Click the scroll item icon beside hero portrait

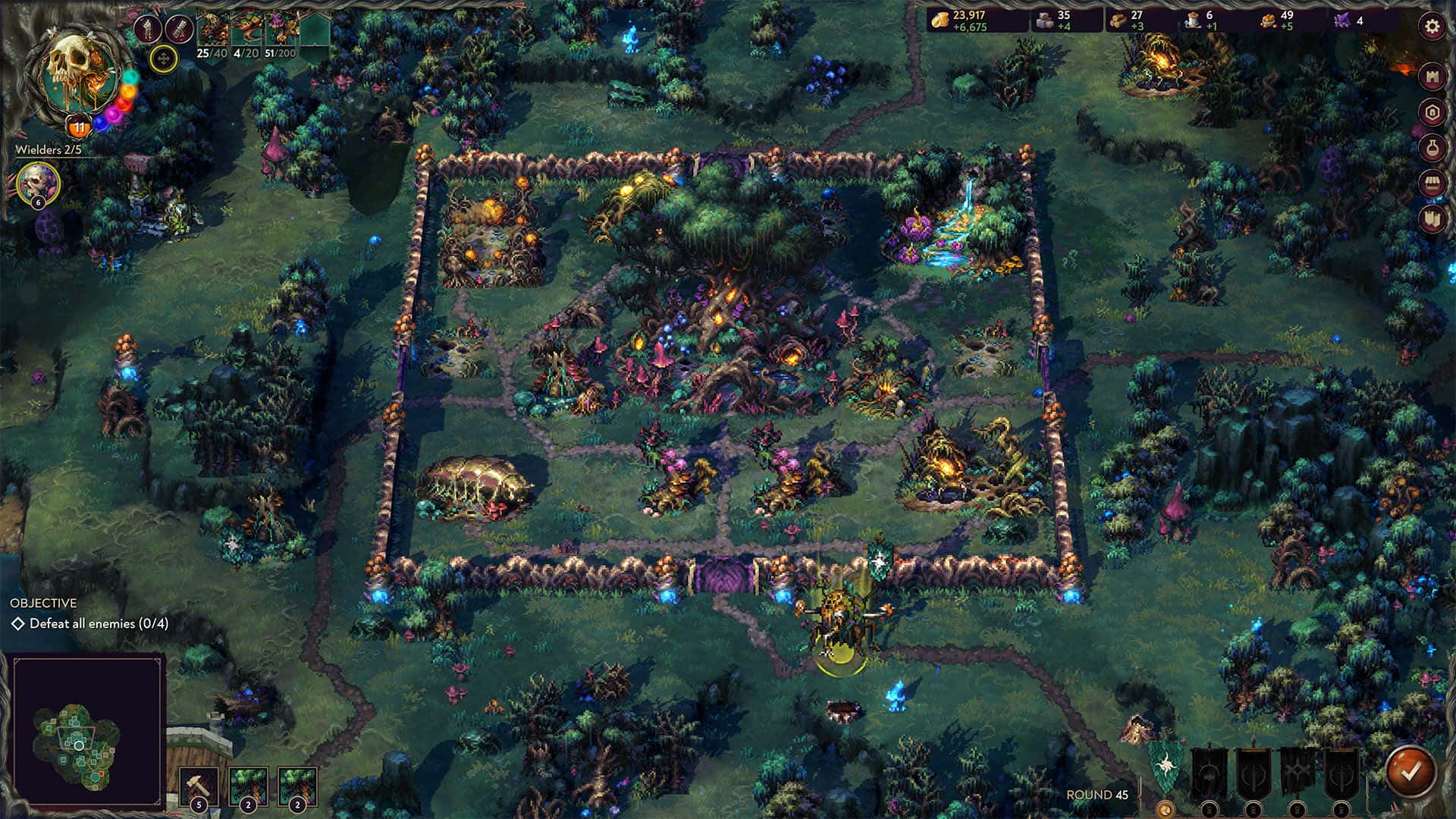point(180,30)
